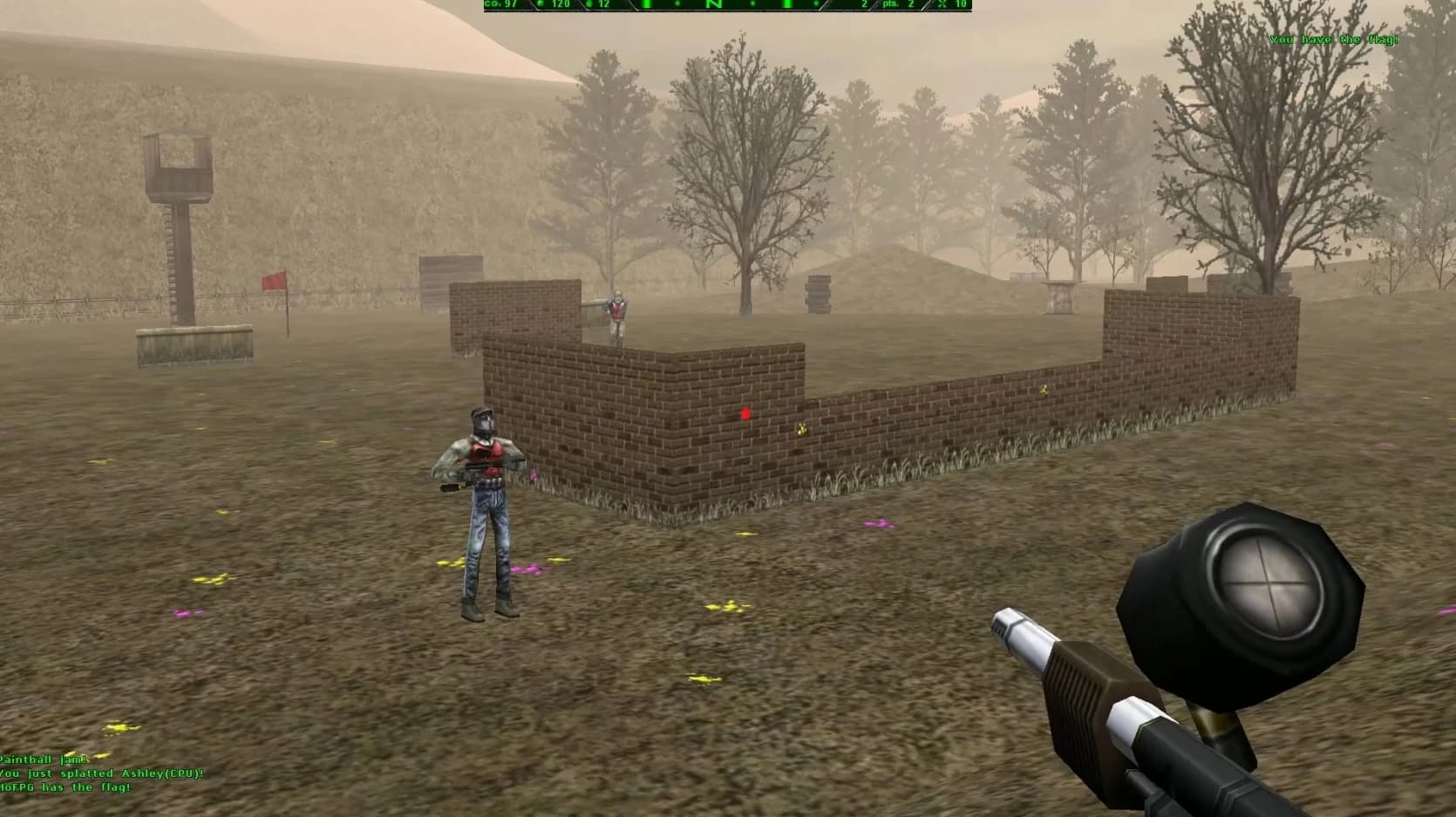Click the N compass heading indicator
1456x817 pixels.
(711, 5)
